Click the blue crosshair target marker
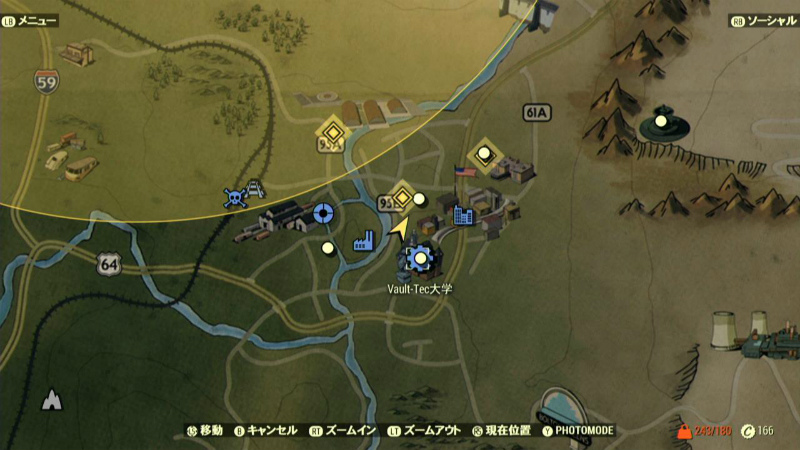 pos(322,212)
